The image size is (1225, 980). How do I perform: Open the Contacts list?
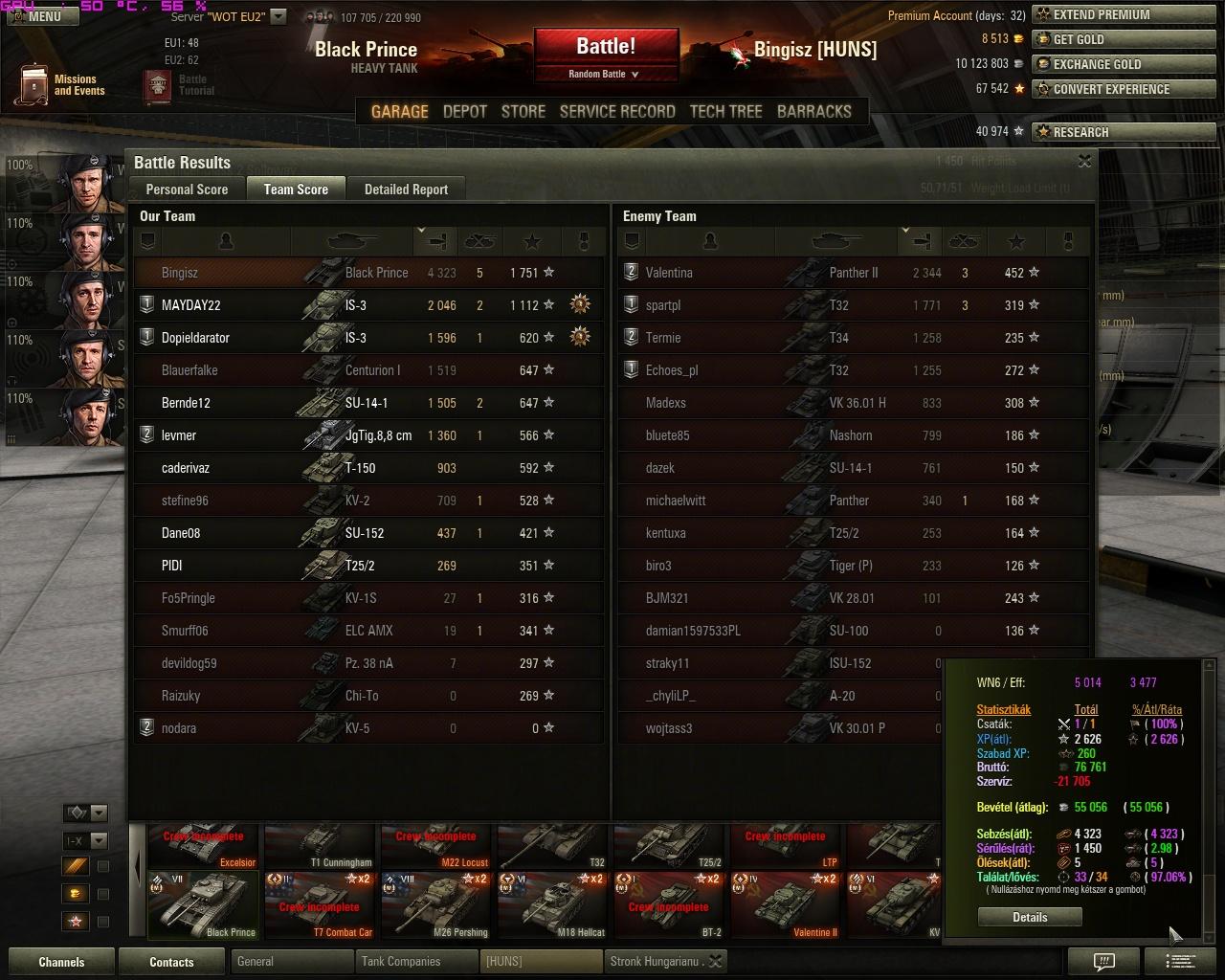pos(171,962)
